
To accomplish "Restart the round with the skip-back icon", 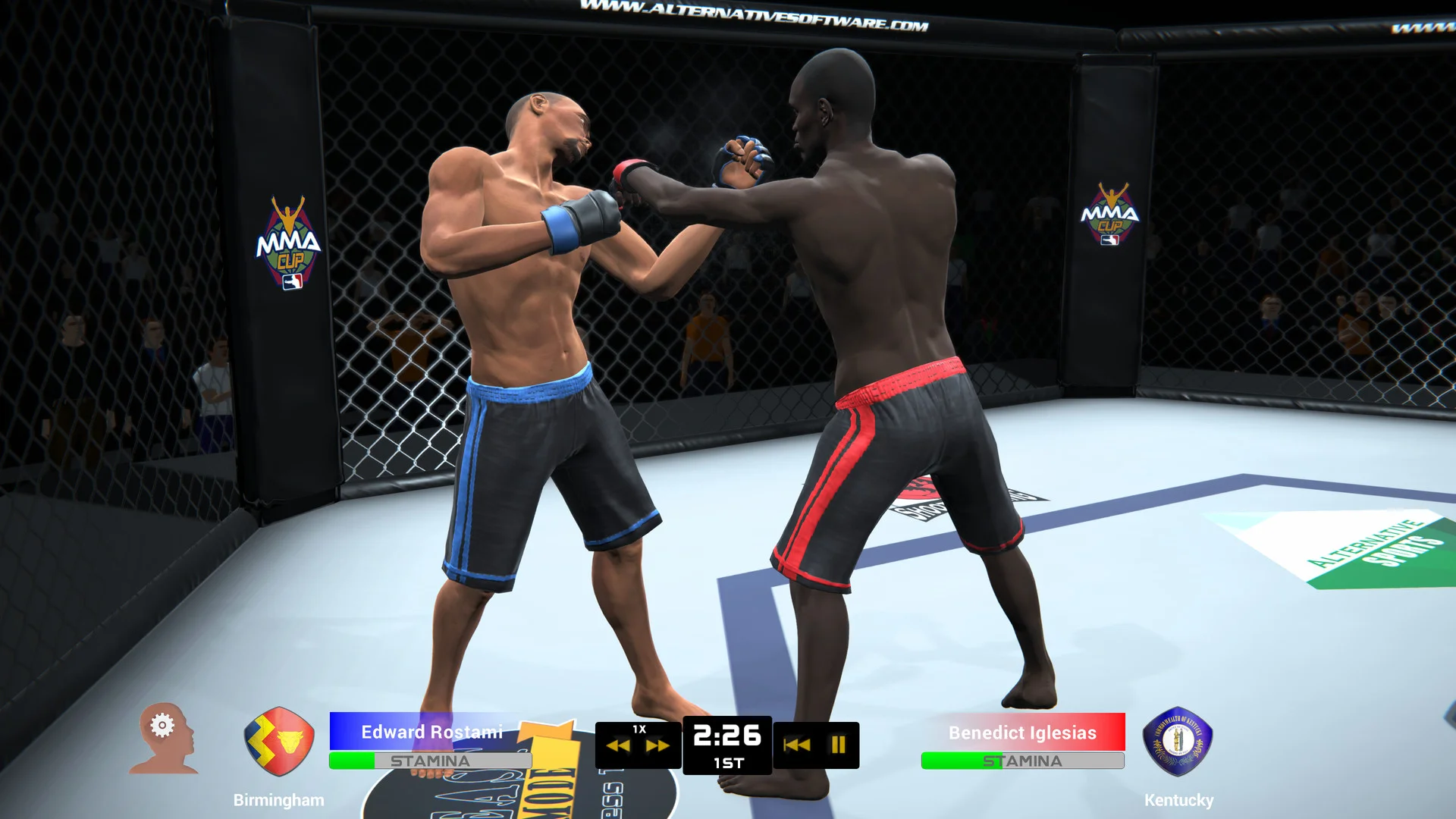I will [795, 745].
